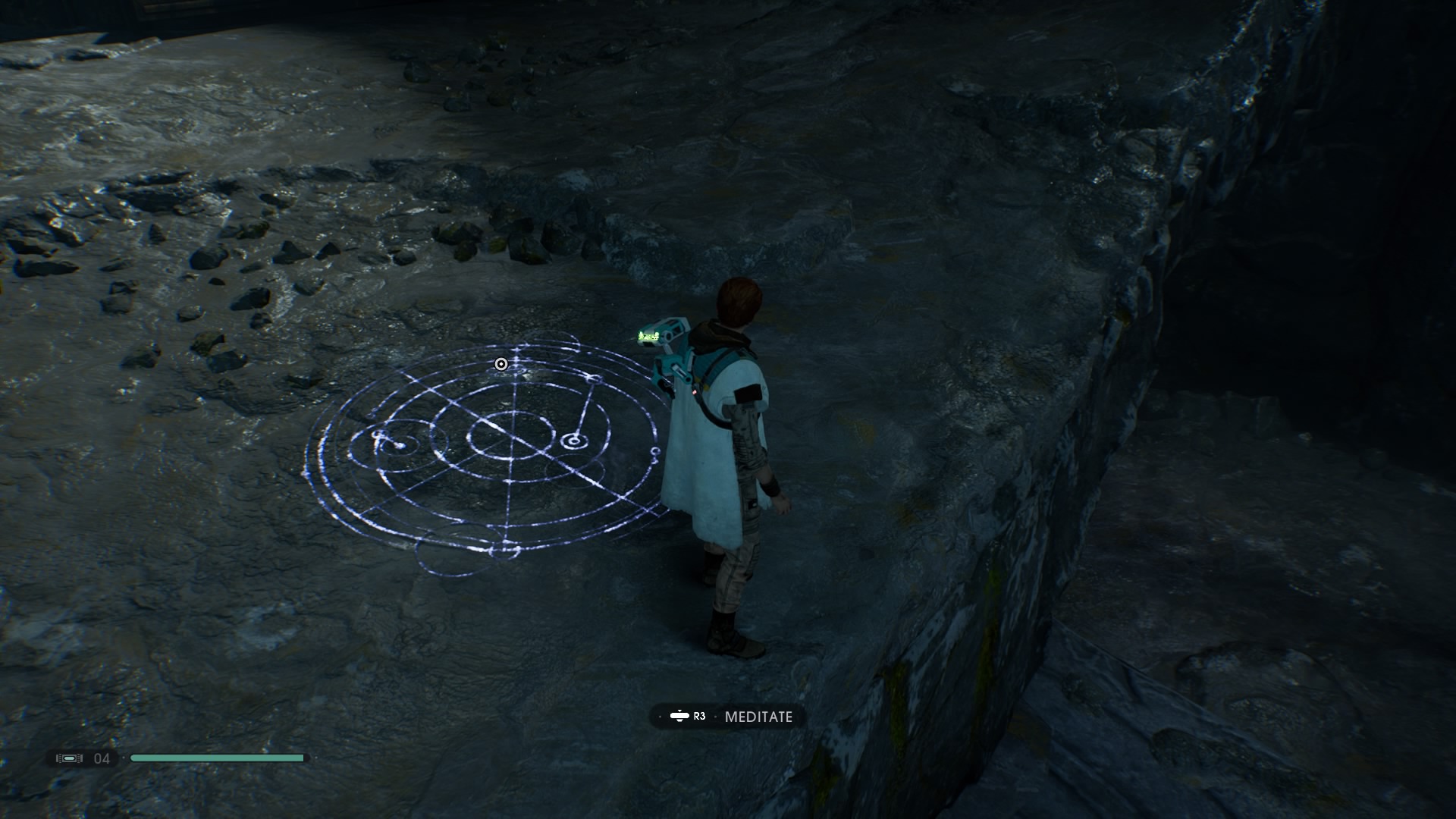
Task: Click the upward arrow below the R3 icon
Action: (680, 721)
